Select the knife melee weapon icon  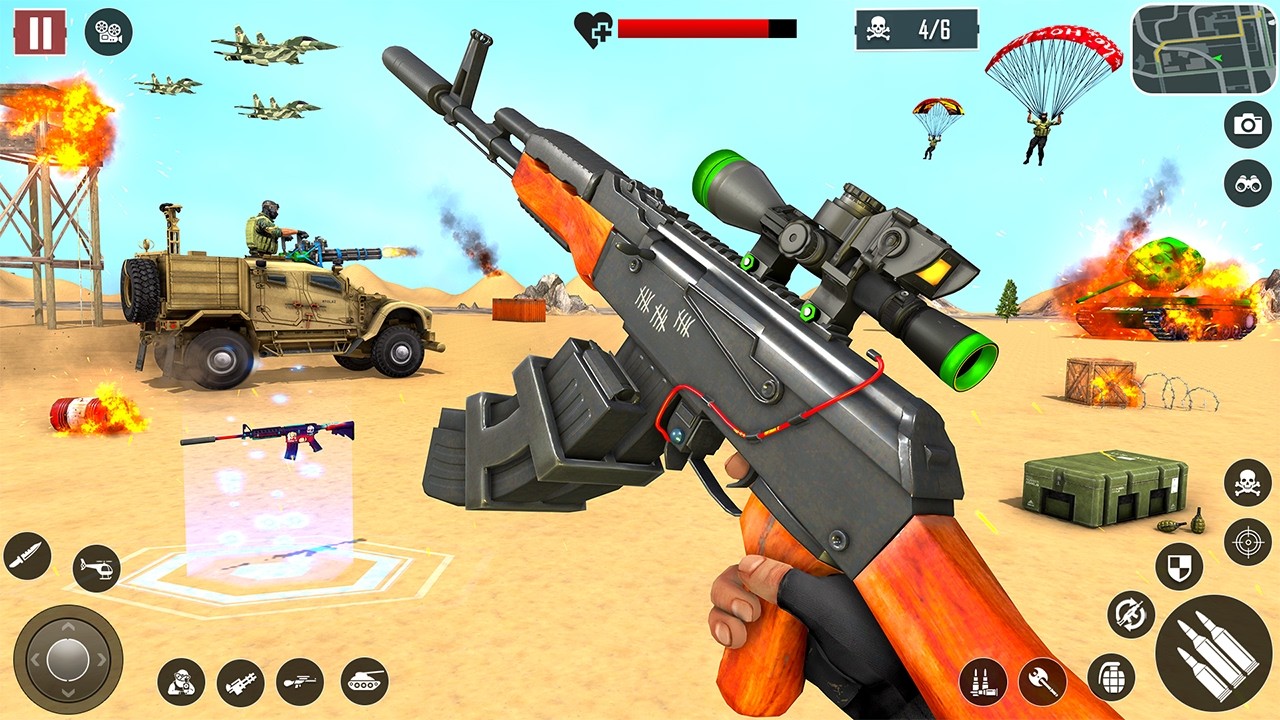pos(26,556)
